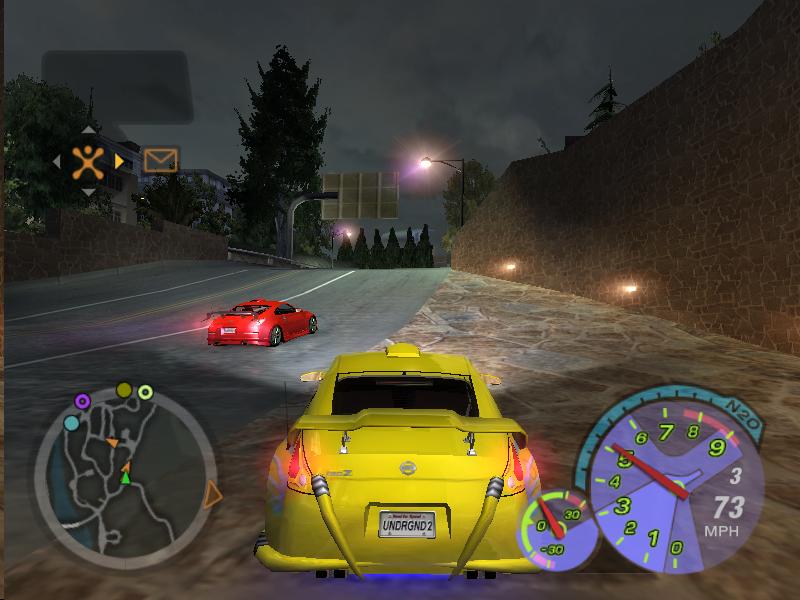Screen dimensions: 800x600
Task: Open the orange envelope messages icon
Action: coord(160,160)
